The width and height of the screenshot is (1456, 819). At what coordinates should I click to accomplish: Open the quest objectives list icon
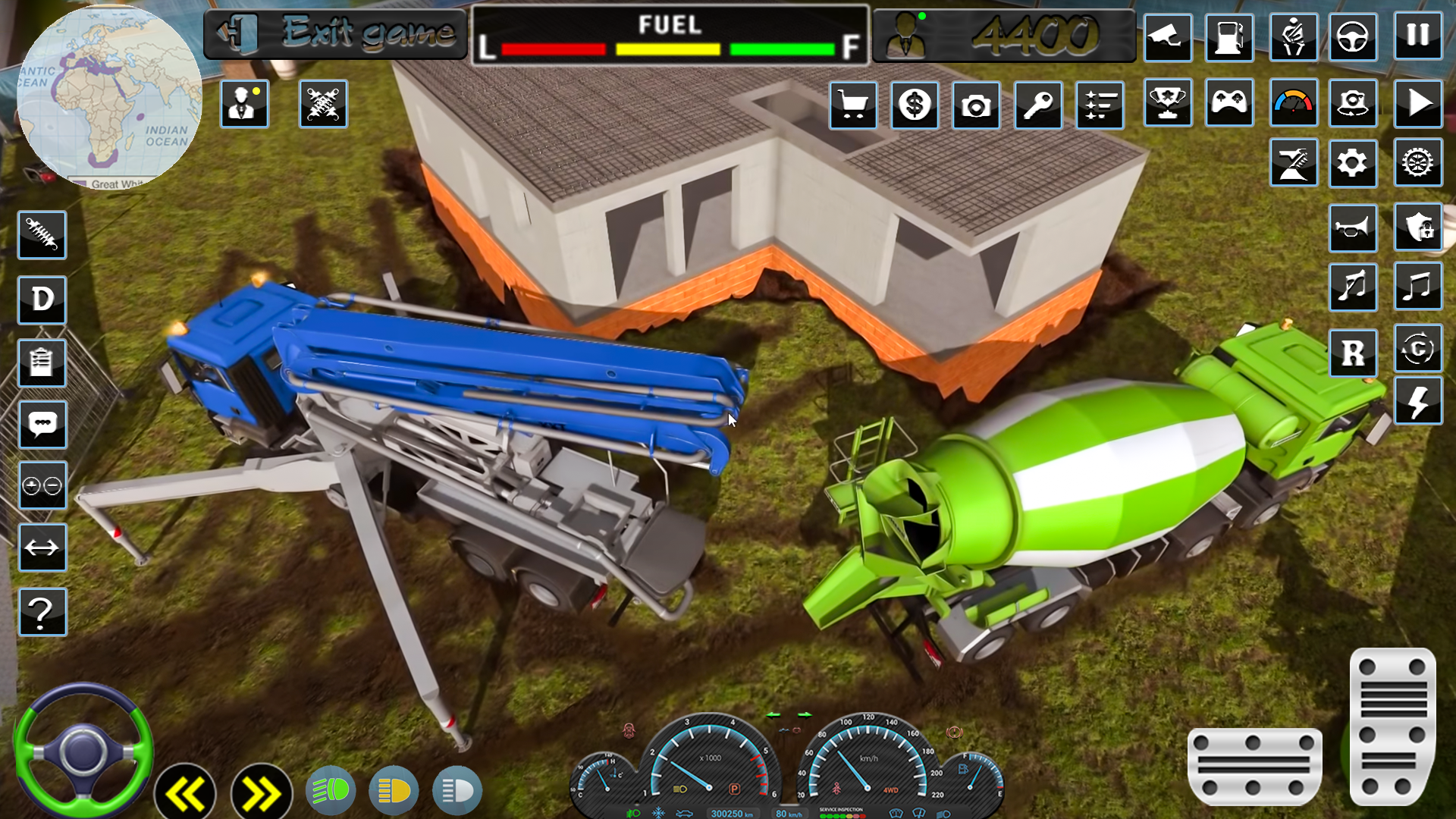tap(1100, 105)
